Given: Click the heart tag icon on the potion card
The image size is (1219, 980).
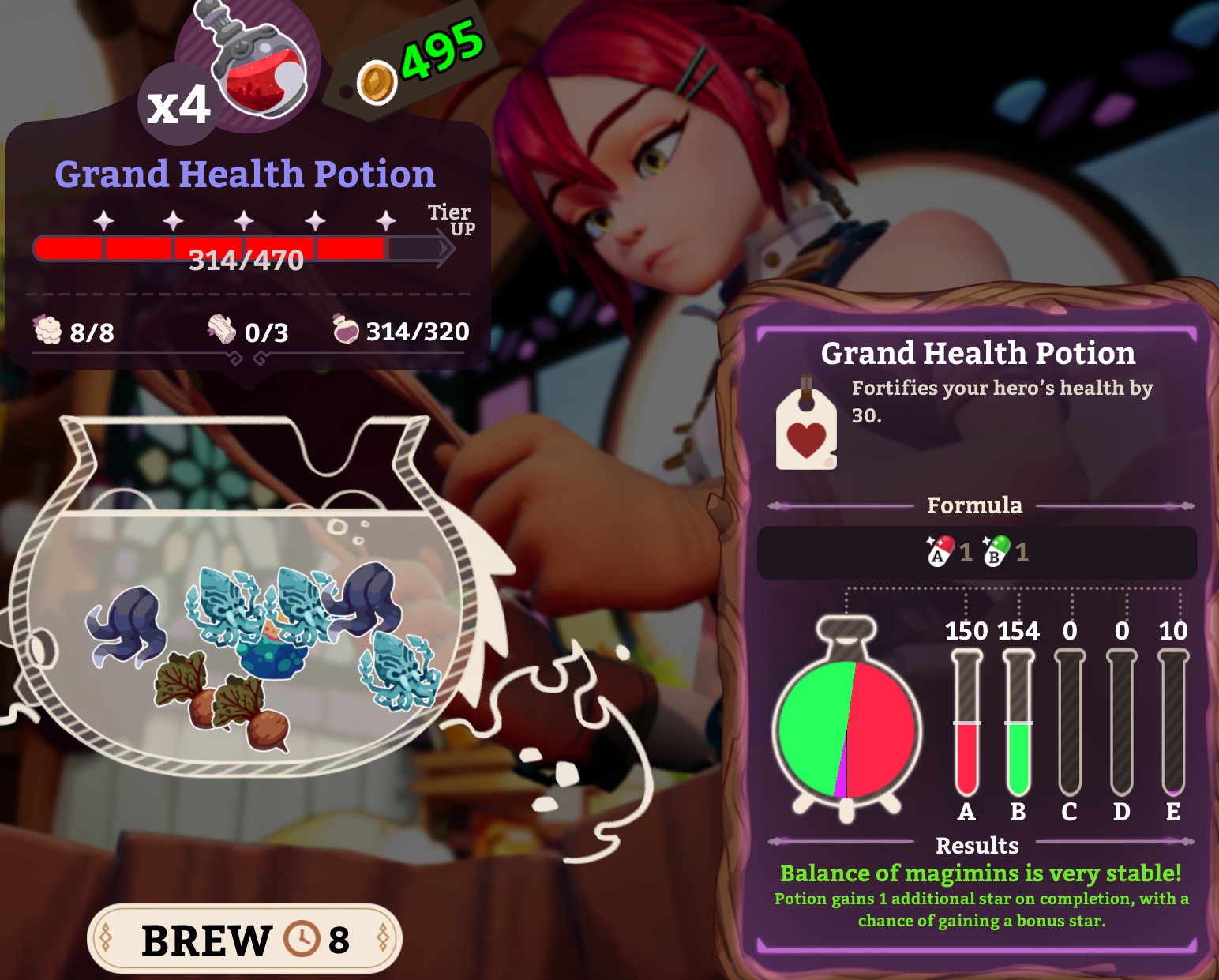Looking at the screenshot, I should (806, 427).
